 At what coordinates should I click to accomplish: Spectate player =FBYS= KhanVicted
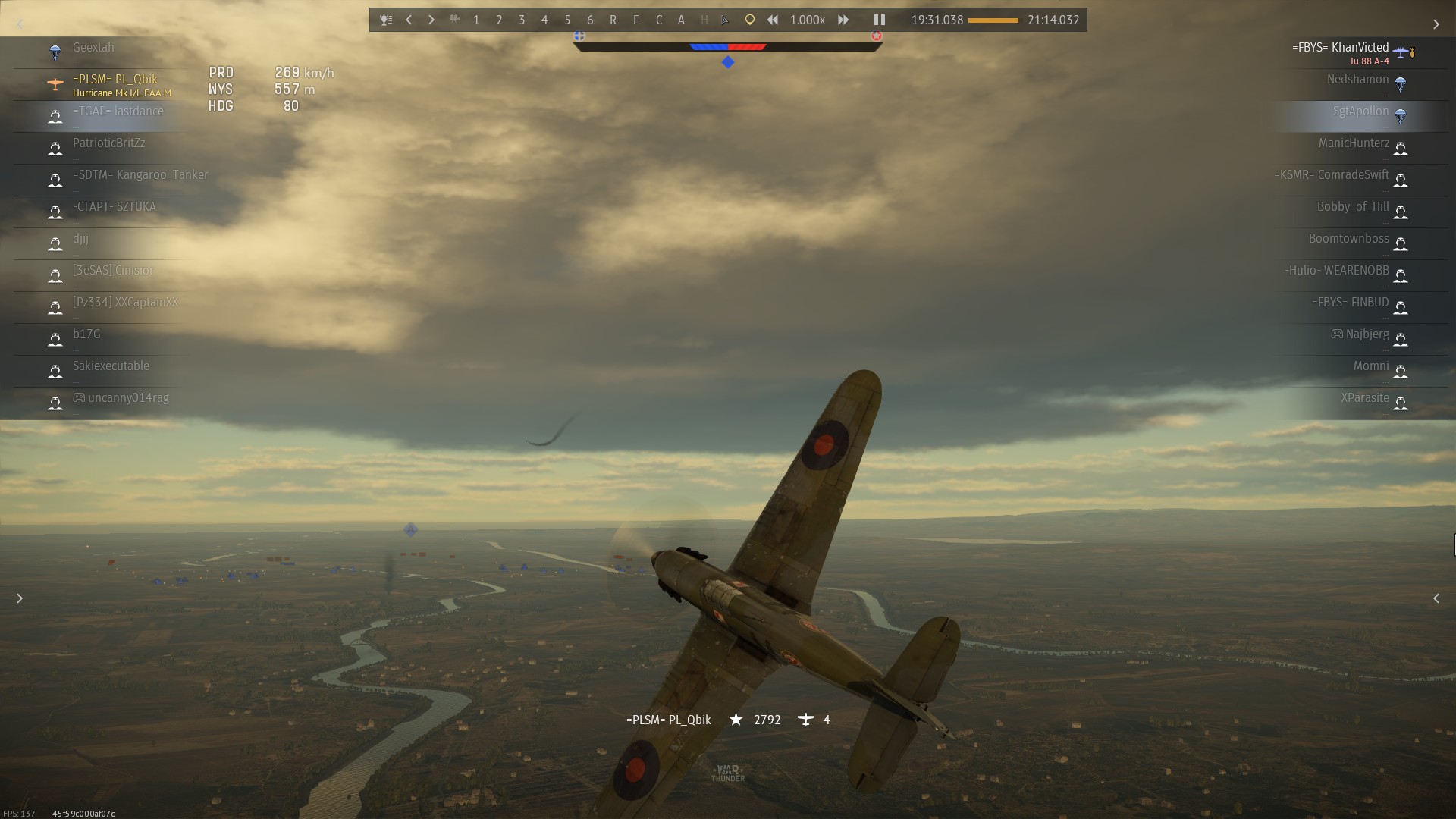pos(1340,48)
